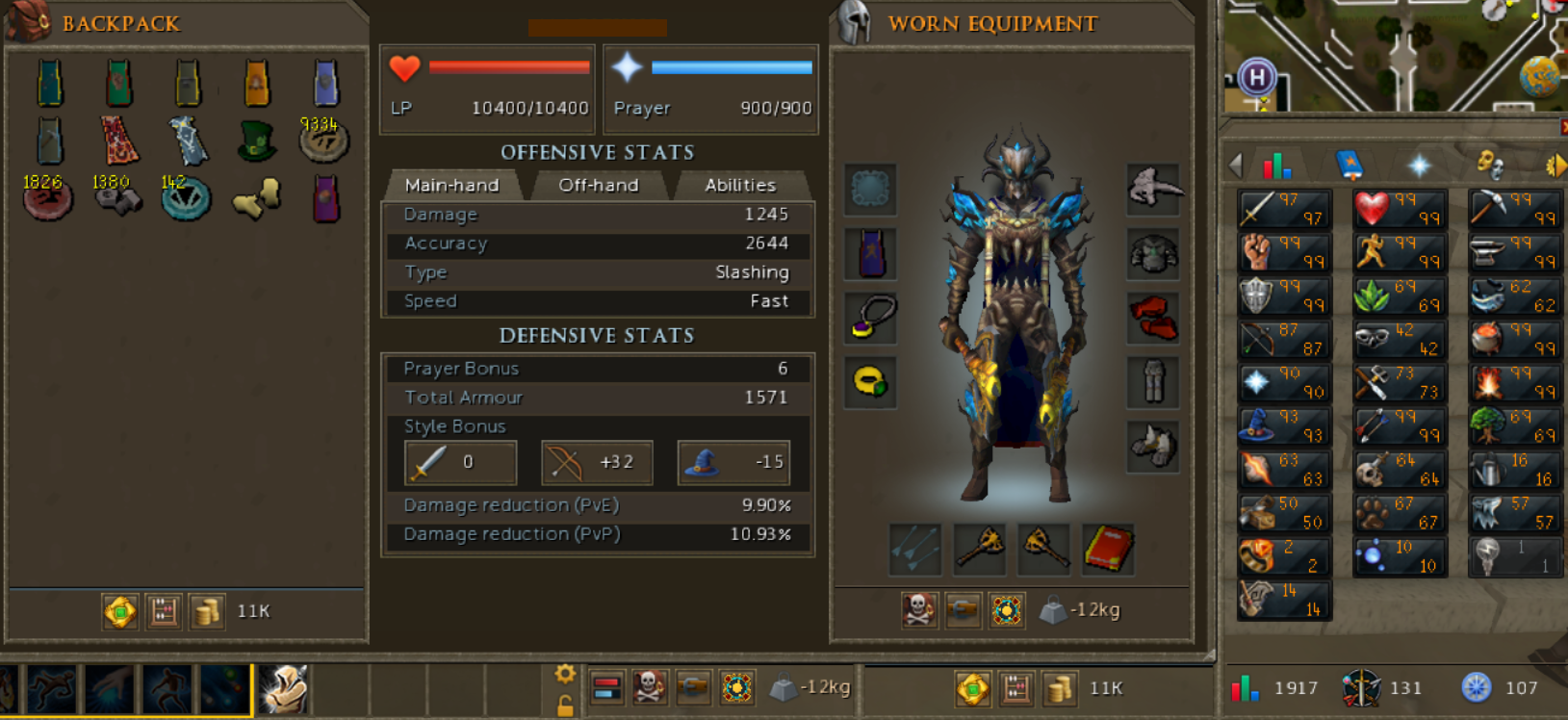
Task: Toggle the health and adrenaline bars display
Action: point(608,688)
